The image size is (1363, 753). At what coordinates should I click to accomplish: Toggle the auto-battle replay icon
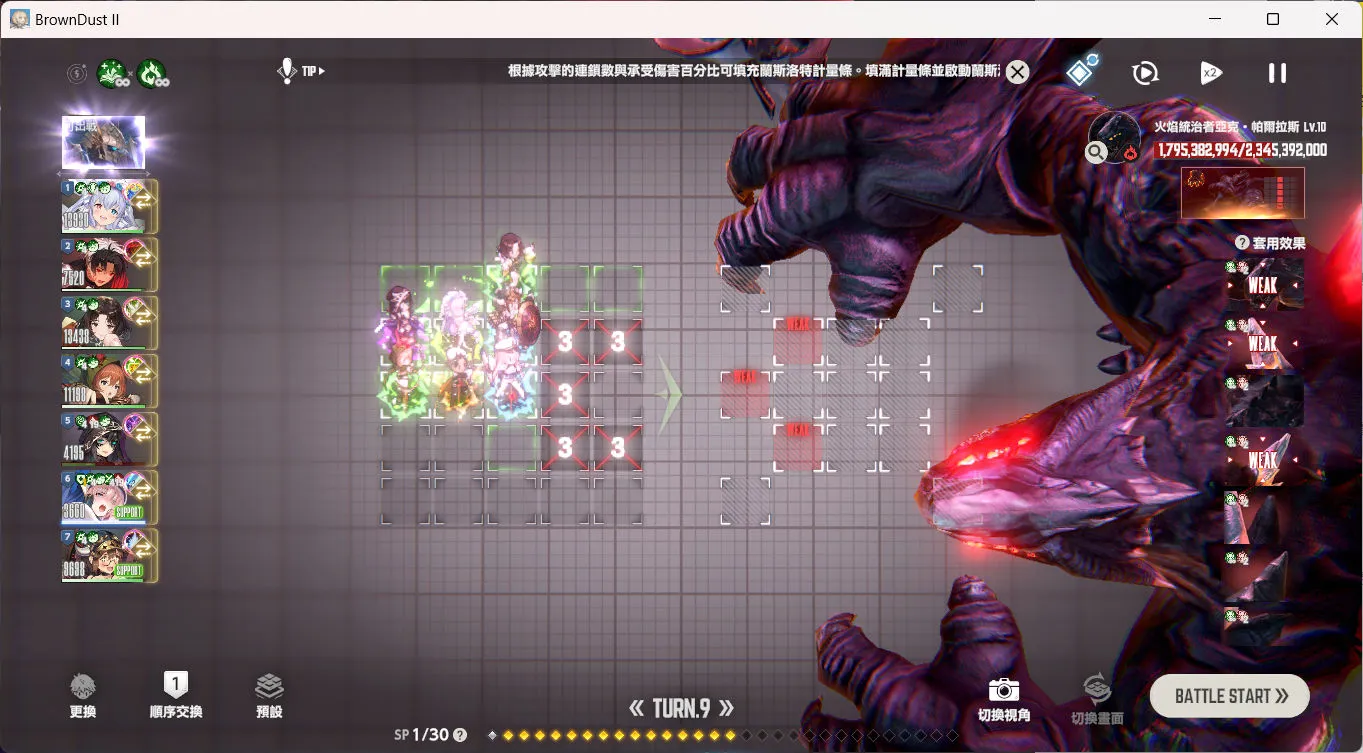1145,73
